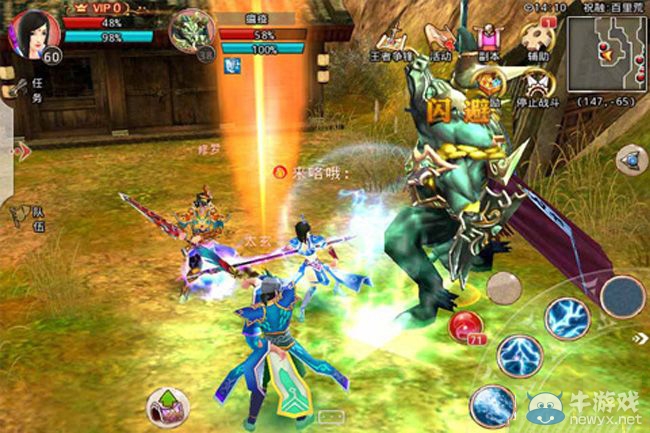Tap the empty beige skill slot
Image resolution: width=650 pixels, height=433 pixels.
click(504, 288)
